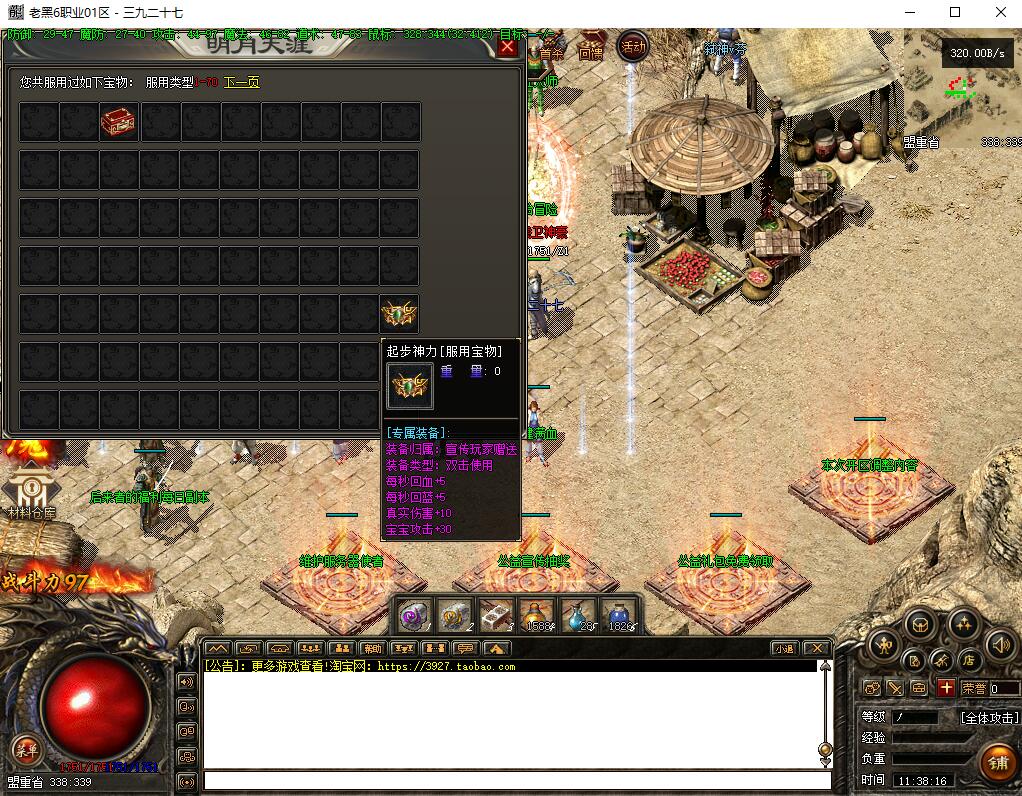The height and width of the screenshot is (796, 1022).
Task: Use the purple scroll stone in hotbar slot 1
Action: click(x=414, y=615)
